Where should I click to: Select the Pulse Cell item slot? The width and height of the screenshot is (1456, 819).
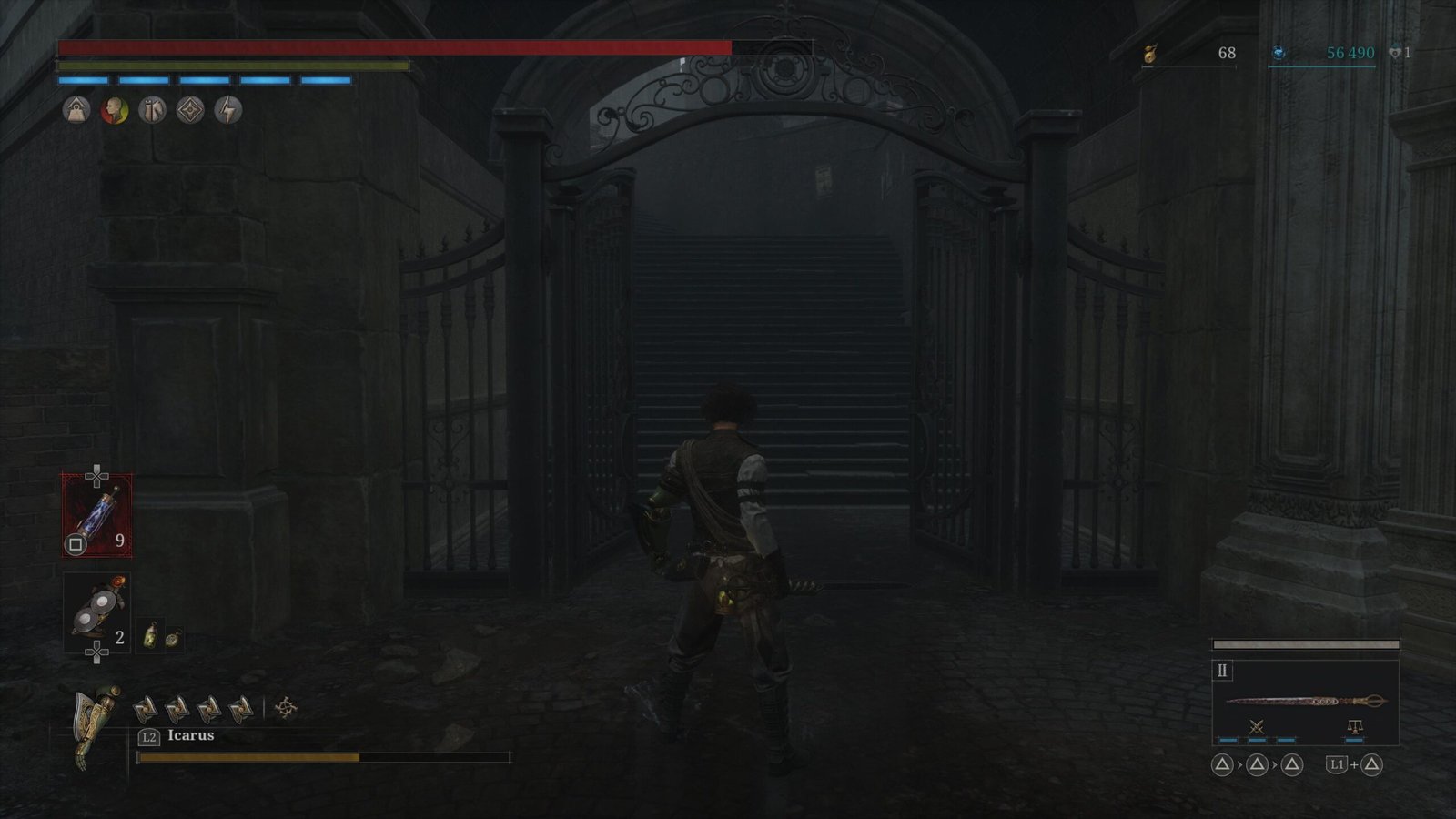point(97,515)
